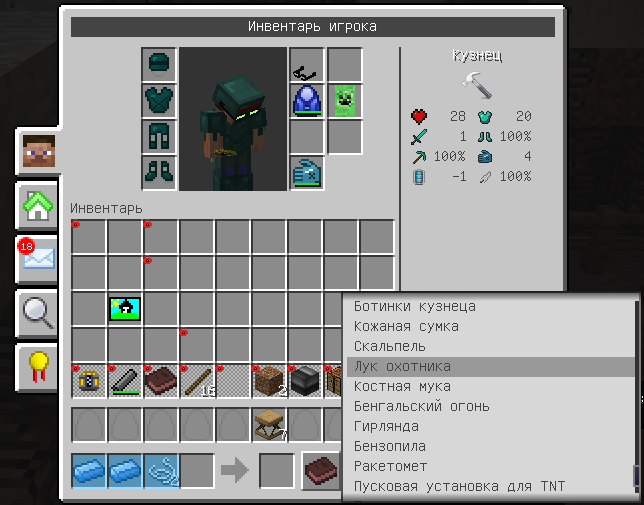Open the gold medal achievements tab
Image resolution: width=644 pixels, height=505 pixels.
(38, 368)
